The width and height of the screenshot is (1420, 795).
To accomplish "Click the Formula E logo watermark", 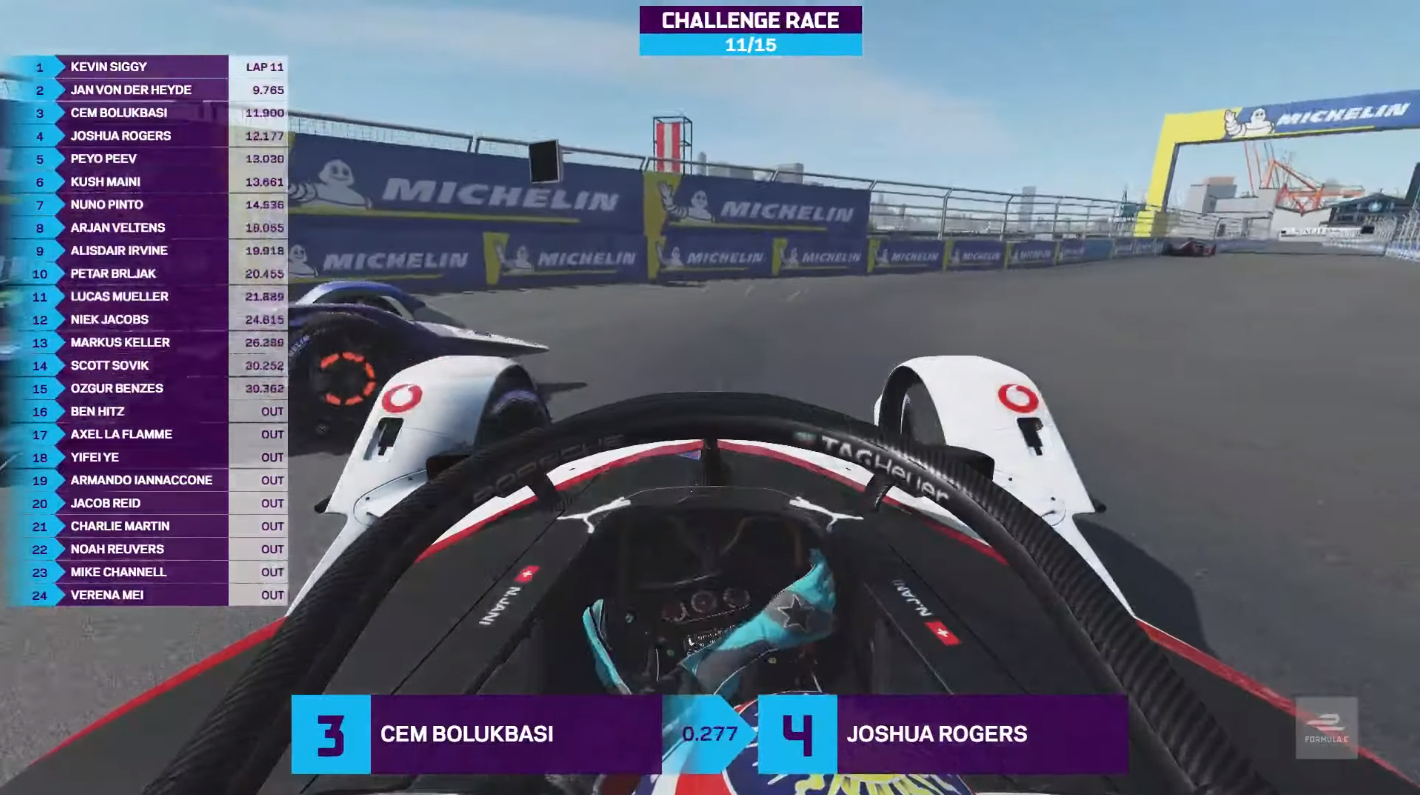I will (1326, 727).
